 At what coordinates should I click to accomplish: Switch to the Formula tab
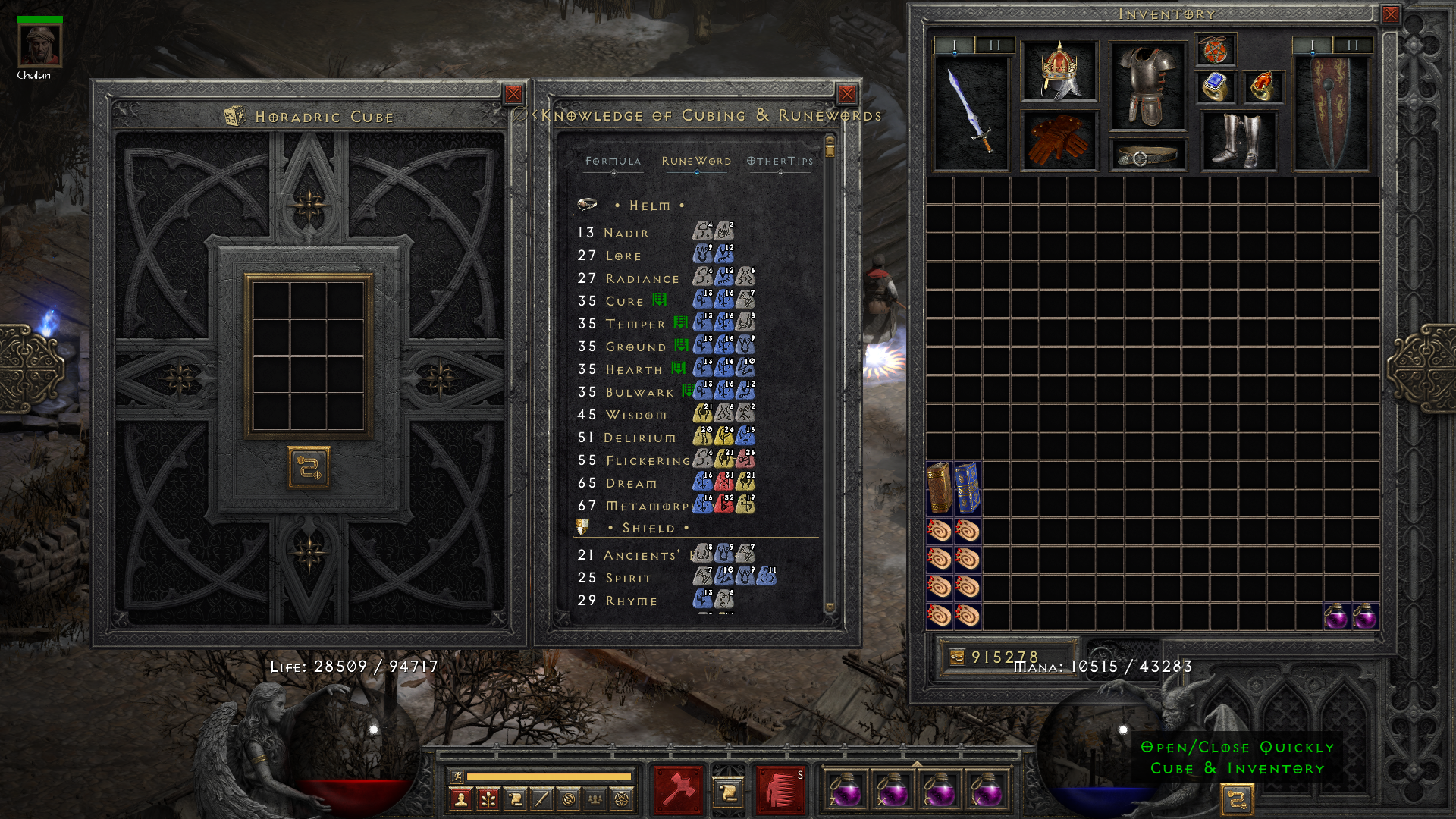click(x=613, y=161)
